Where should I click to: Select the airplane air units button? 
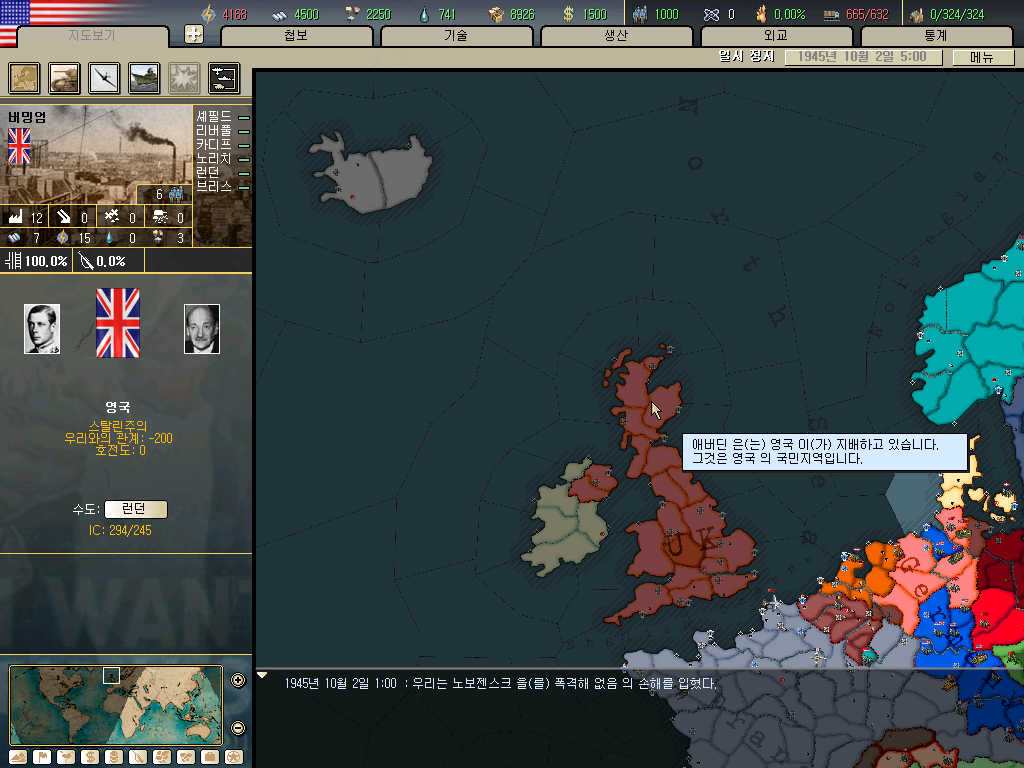(104, 78)
